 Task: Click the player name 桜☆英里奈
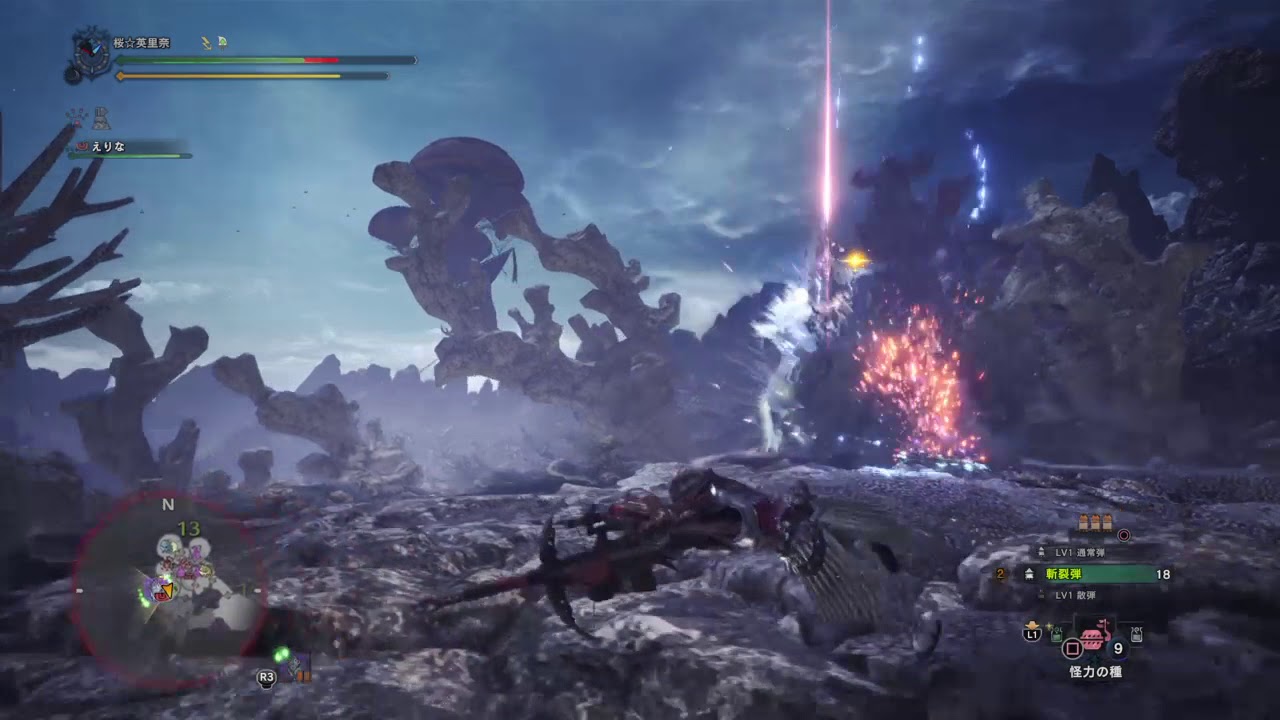[x=141, y=42]
